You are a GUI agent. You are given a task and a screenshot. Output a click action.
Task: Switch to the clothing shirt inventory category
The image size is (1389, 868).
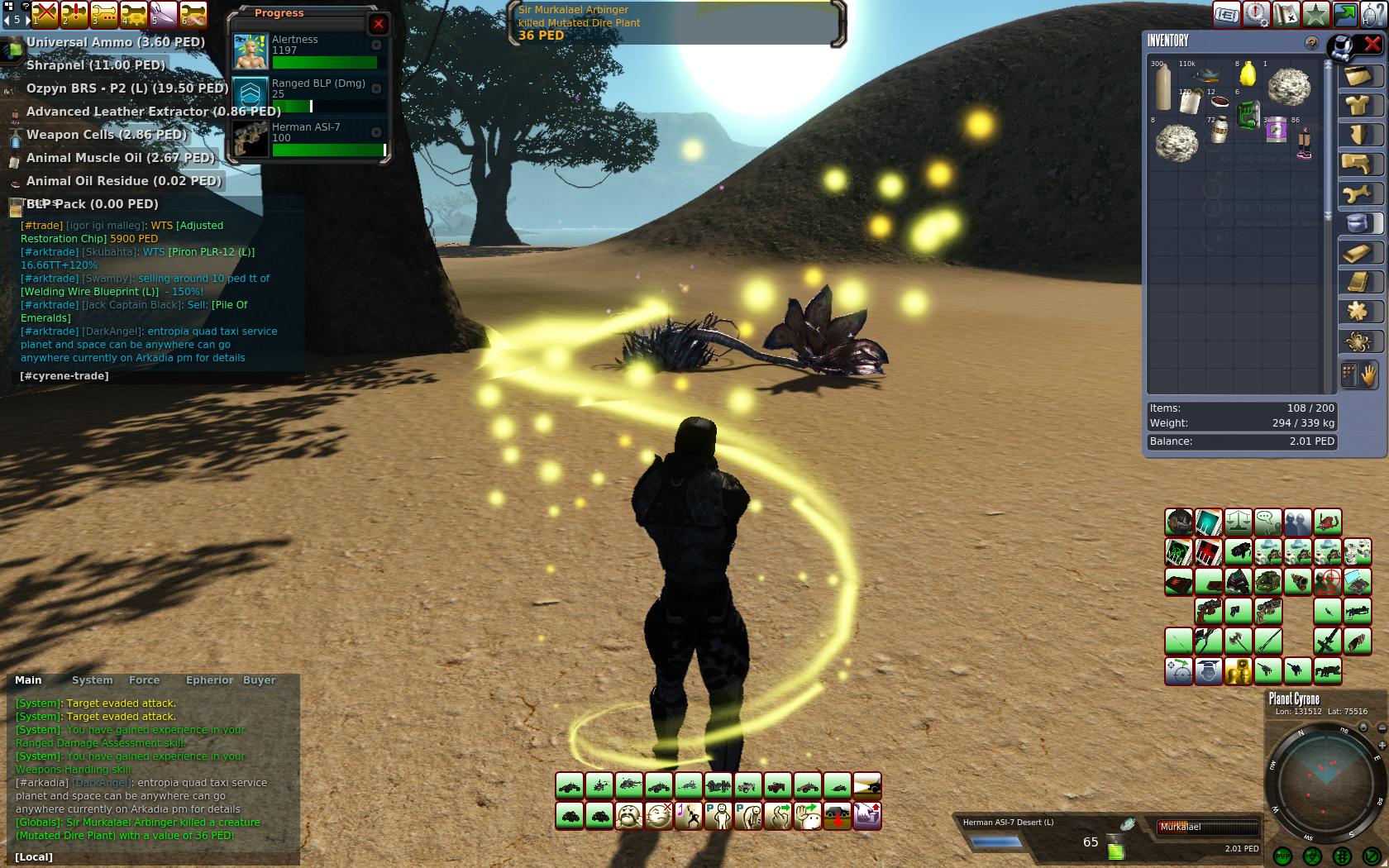point(1358,106)
